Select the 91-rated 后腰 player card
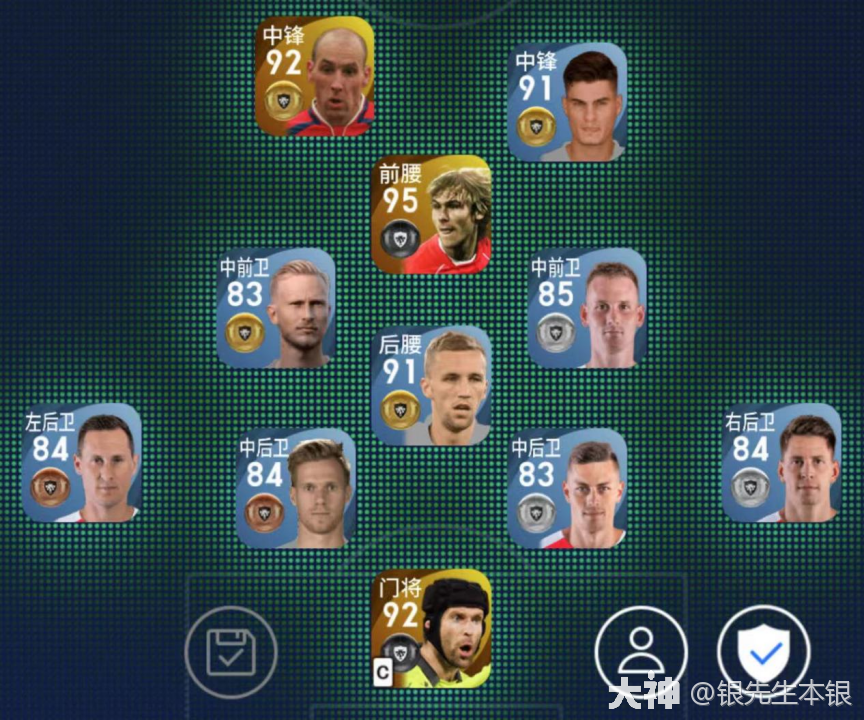This screenshot has width=864, height=720. [432, 386]
